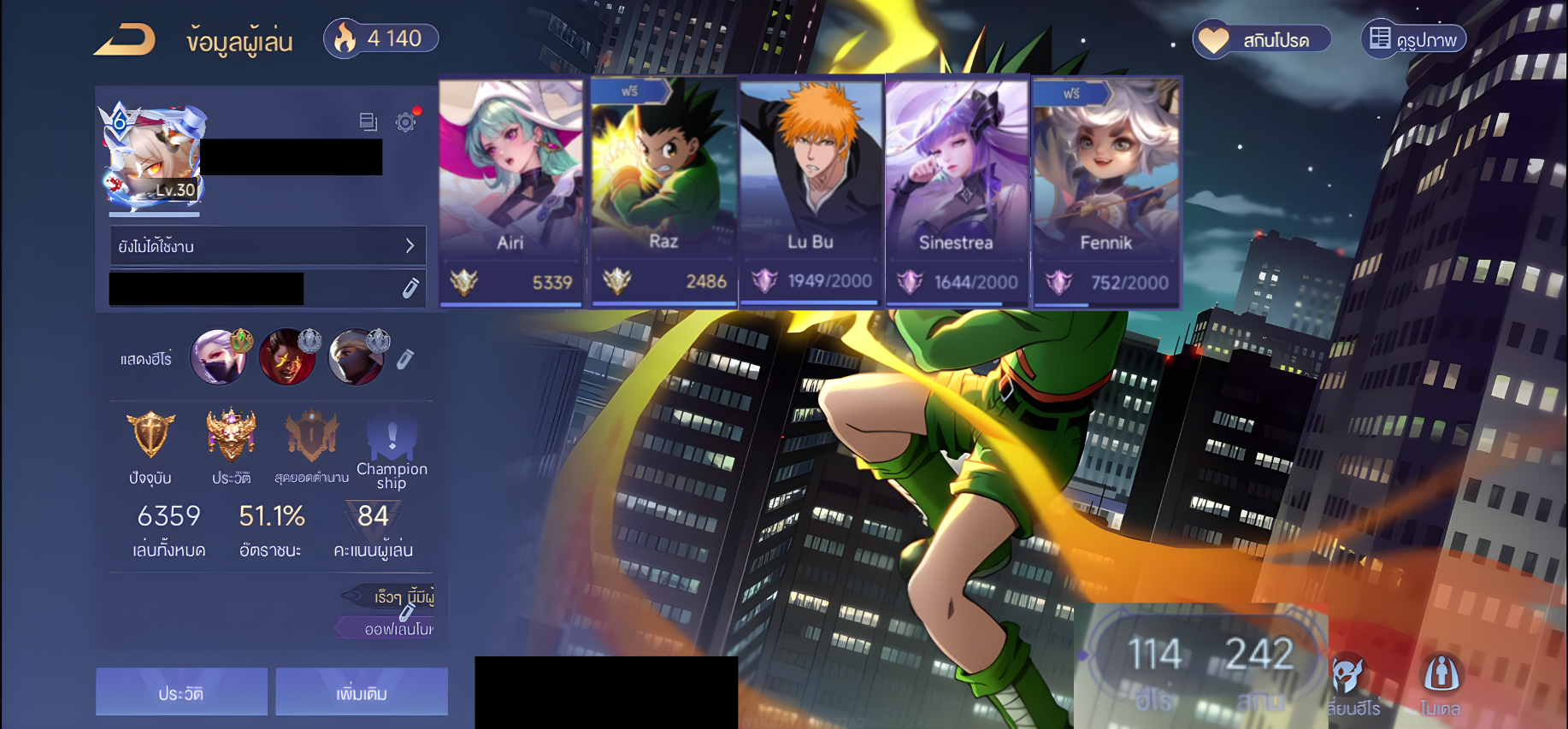Viewport: 1568px width, 729px height.
Task: Open the history button at bottom
Action: point(181,692)
